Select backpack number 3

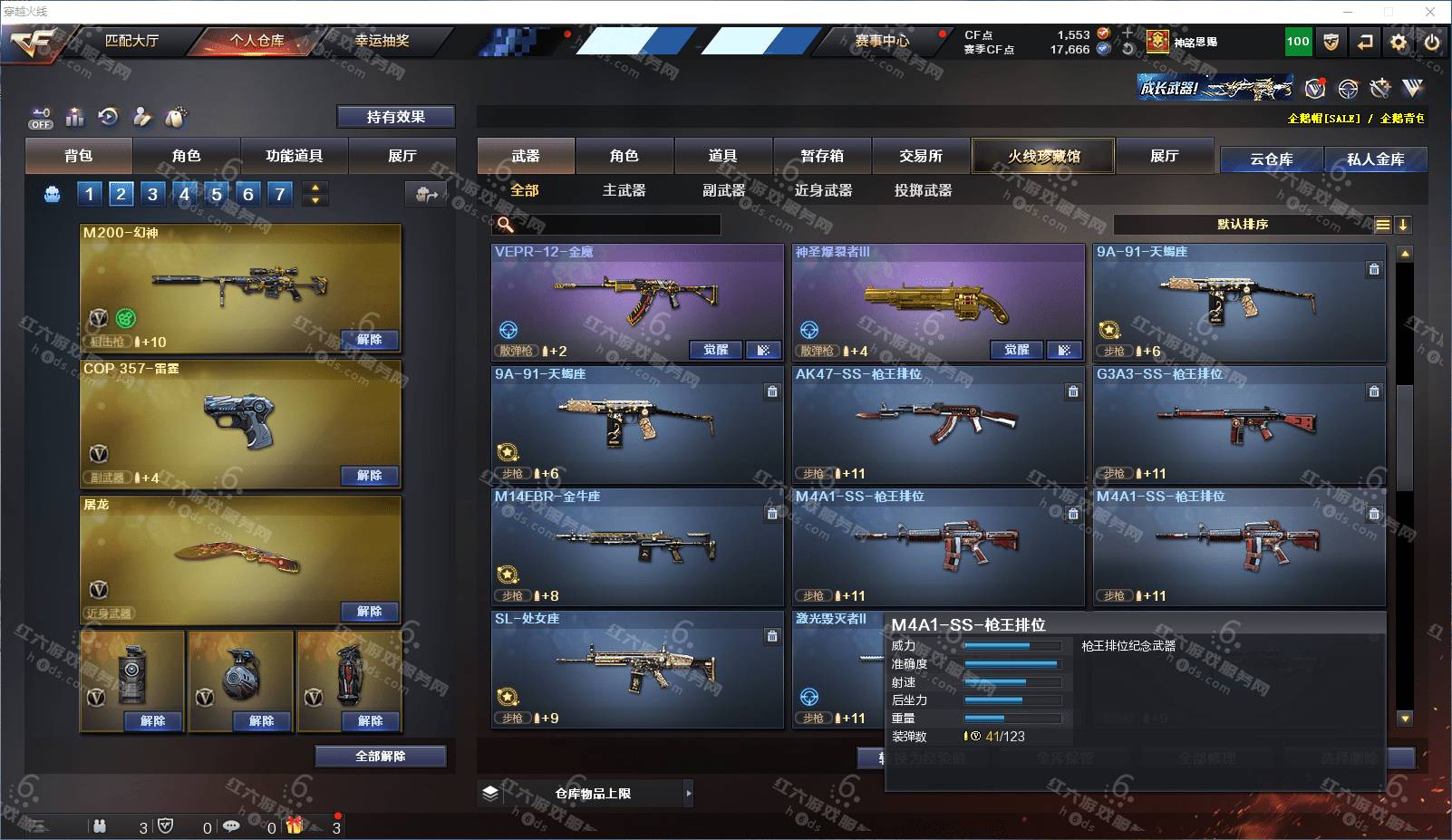(152, 193)
